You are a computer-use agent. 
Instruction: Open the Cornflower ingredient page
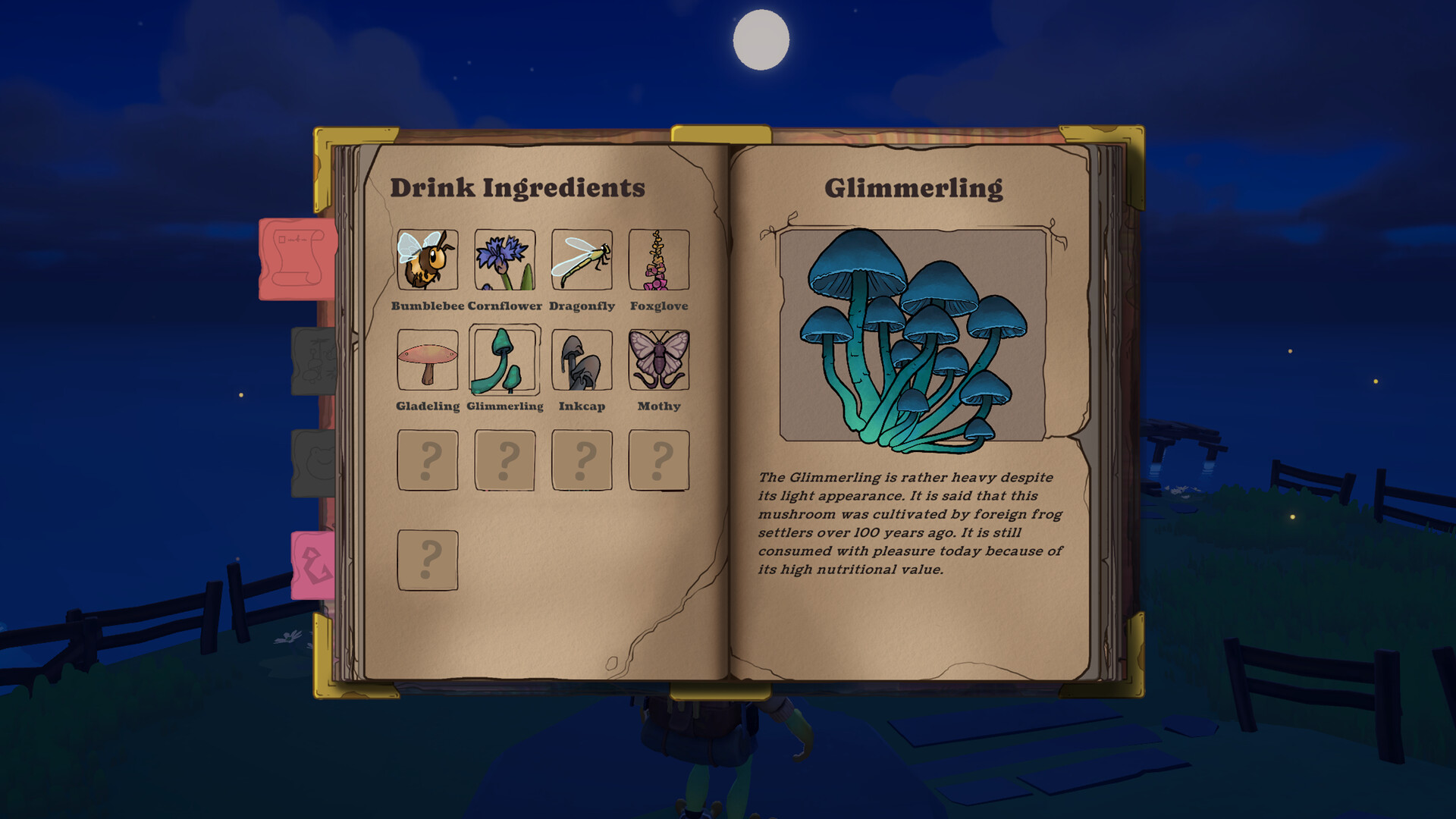tap(505, 260)
